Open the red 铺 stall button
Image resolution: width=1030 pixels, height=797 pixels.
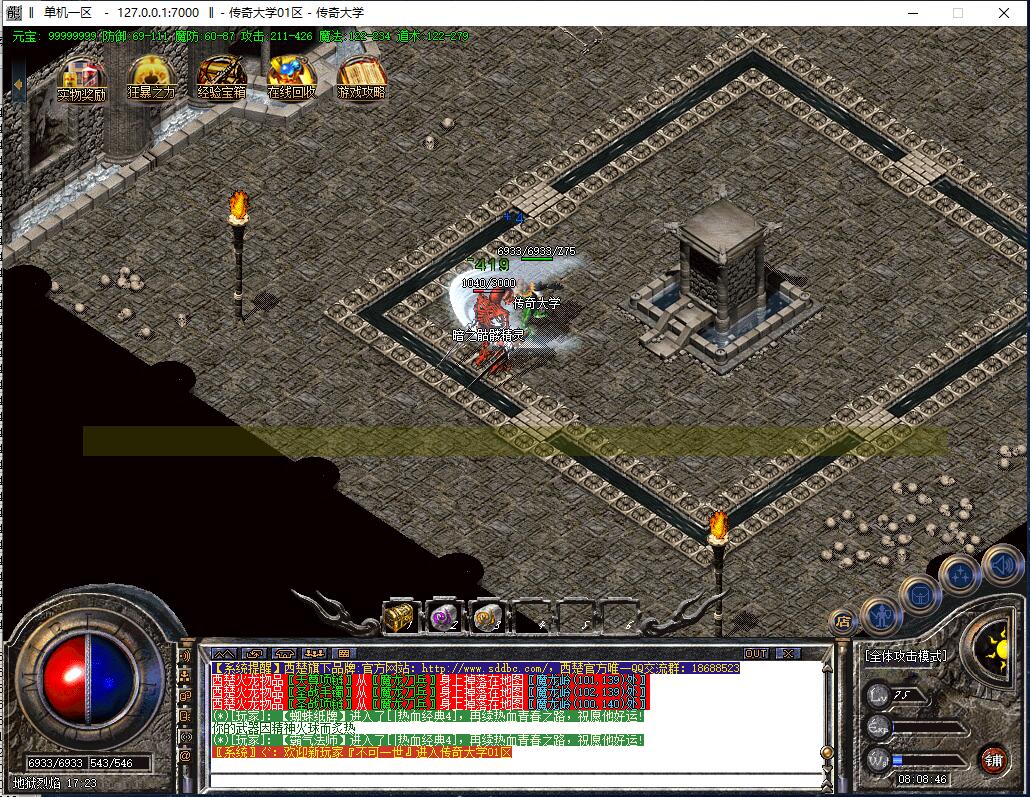click(x=992, y=757)
